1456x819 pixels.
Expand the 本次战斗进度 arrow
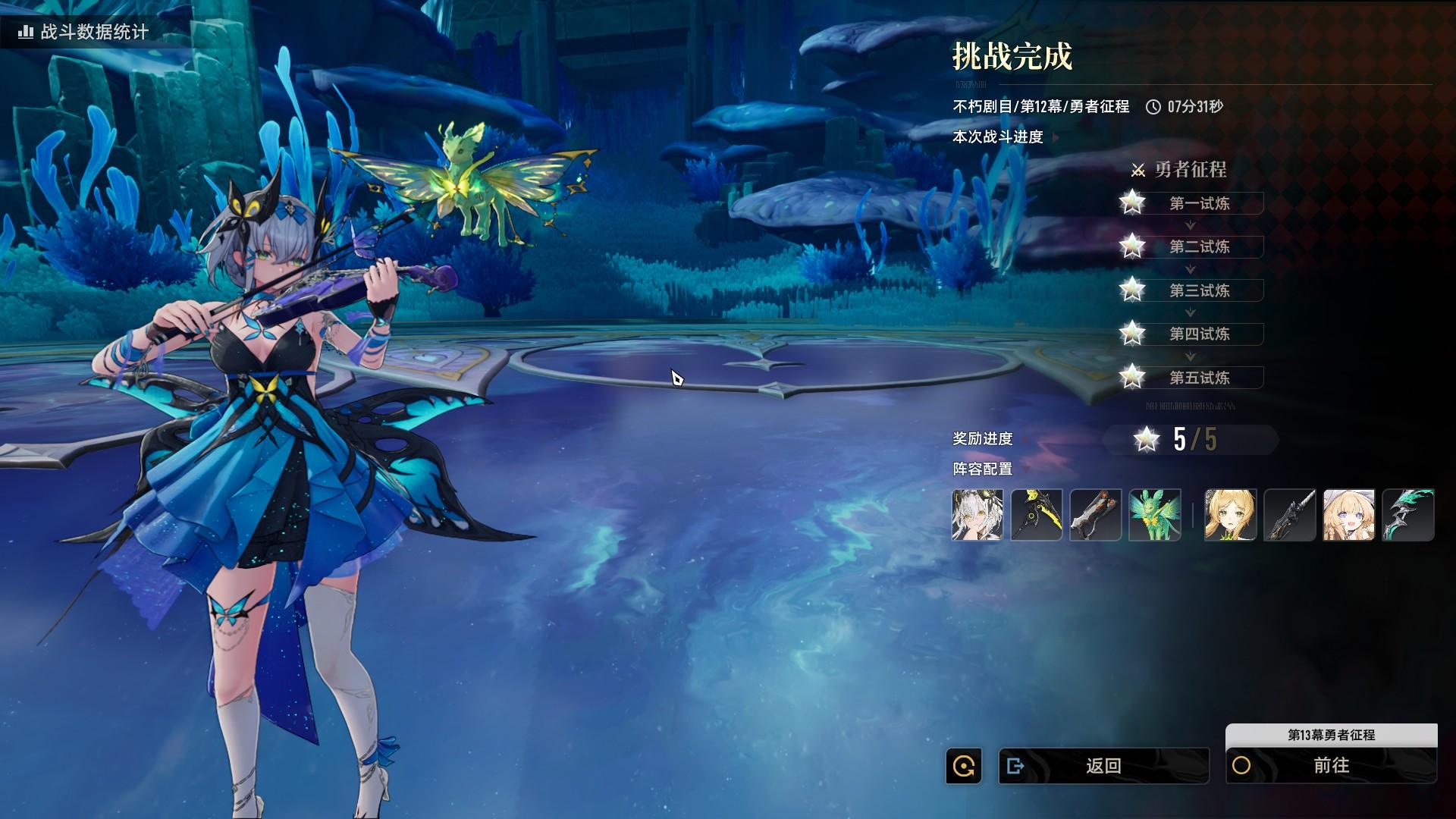tap(1055, 137)
